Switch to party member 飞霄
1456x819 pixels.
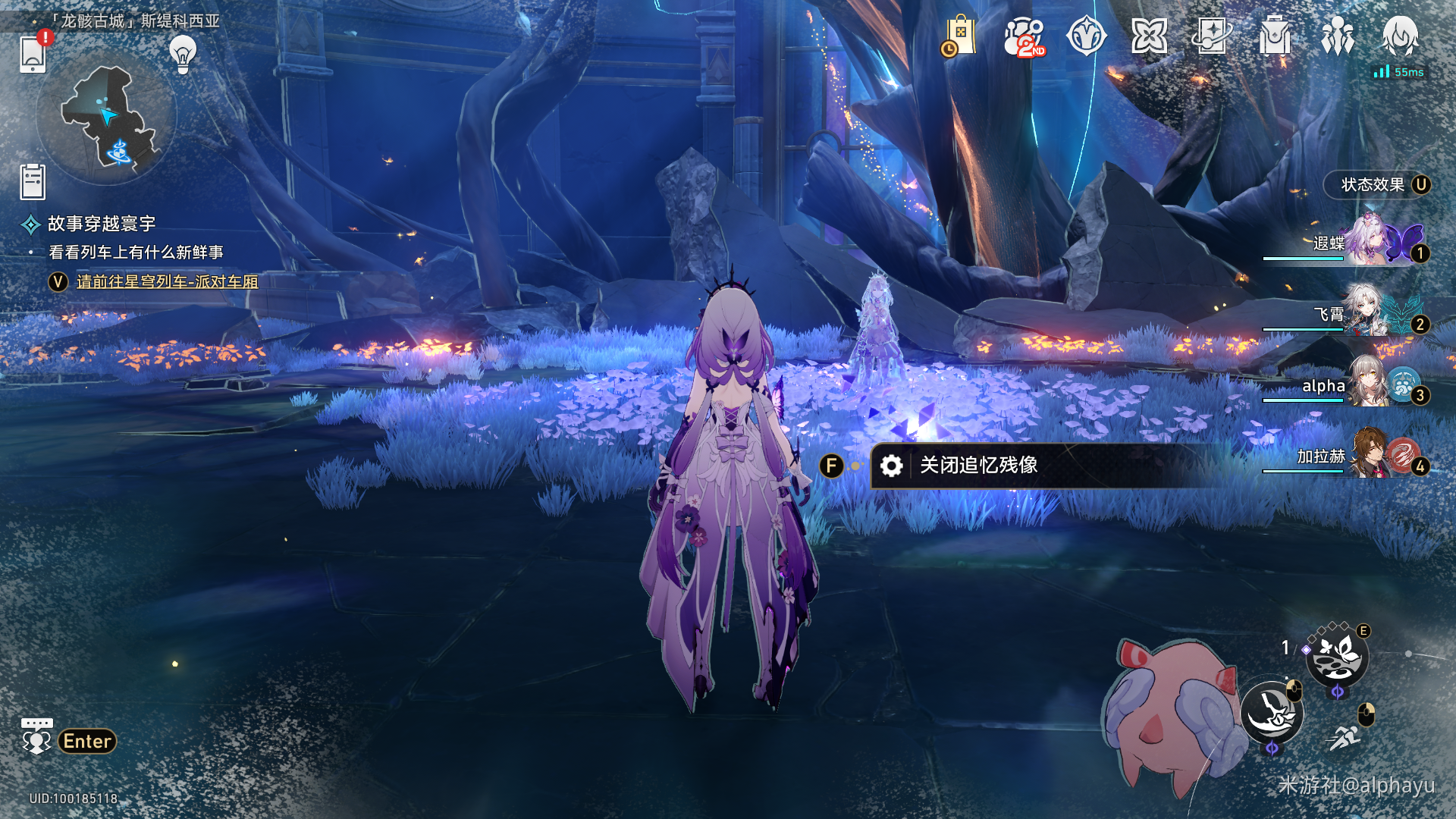coord(1365,314)
